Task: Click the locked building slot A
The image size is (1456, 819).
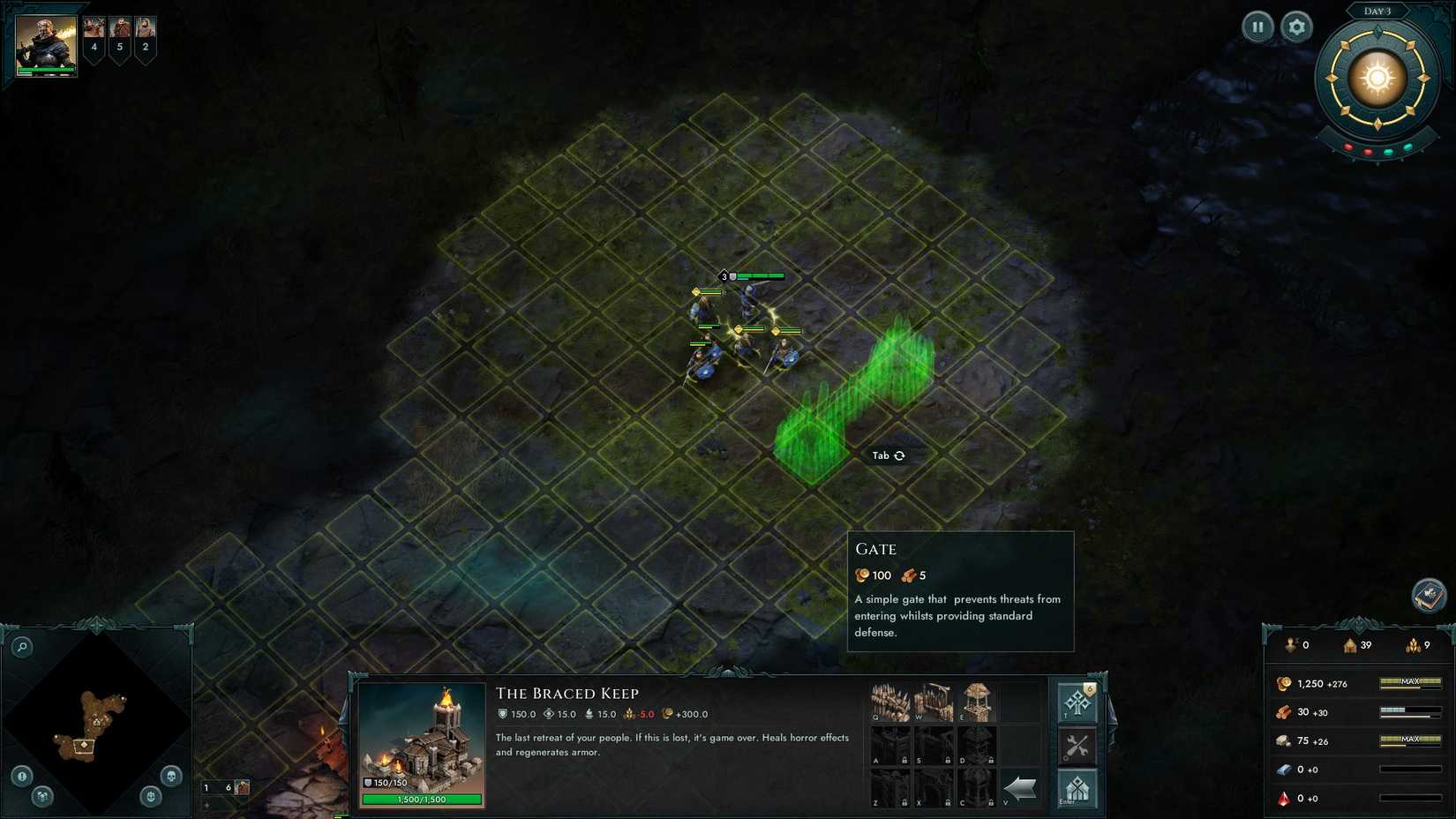Action: [889, 744]
